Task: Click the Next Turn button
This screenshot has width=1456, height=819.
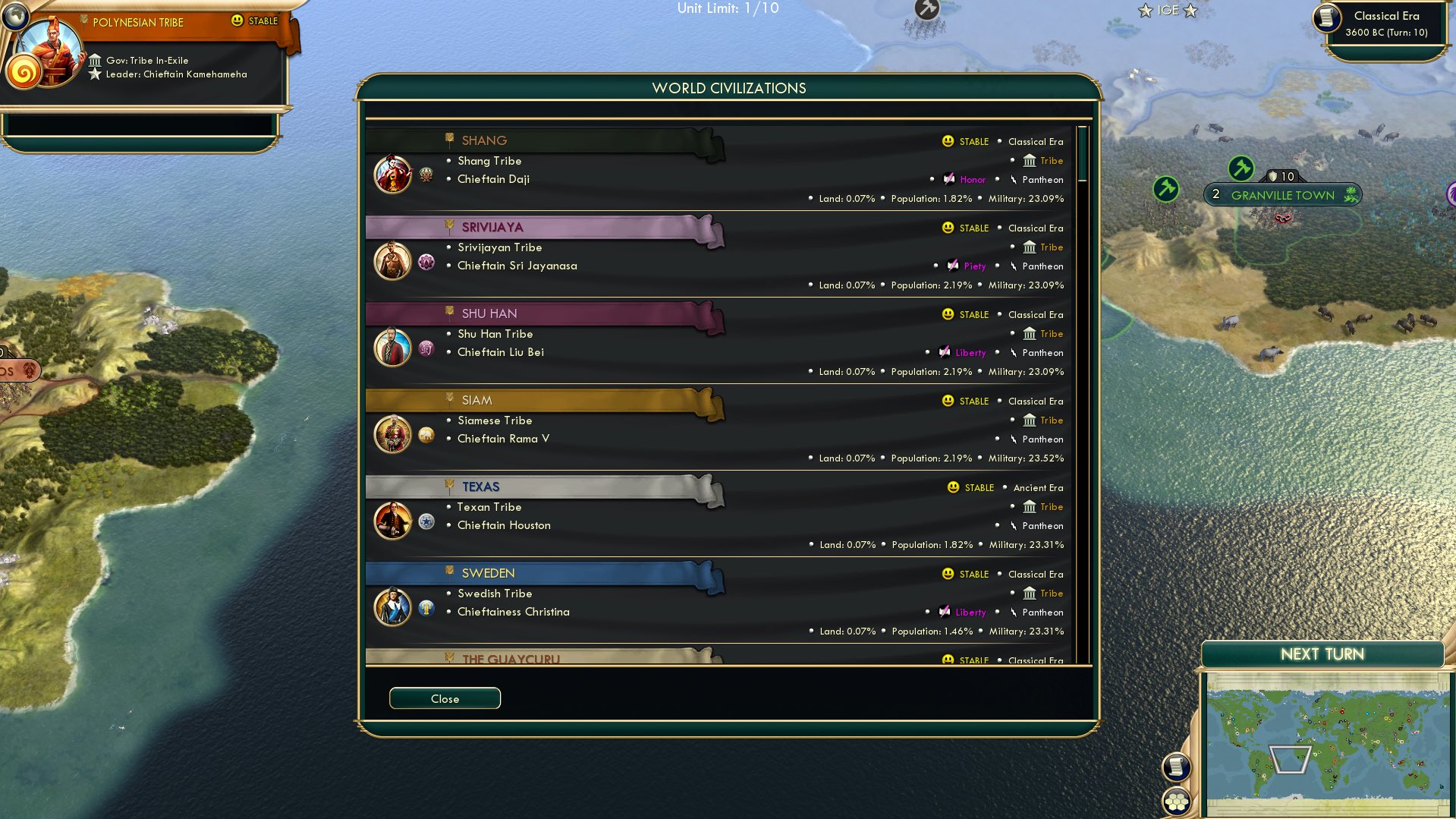Action: click(x=1323, y=654)
